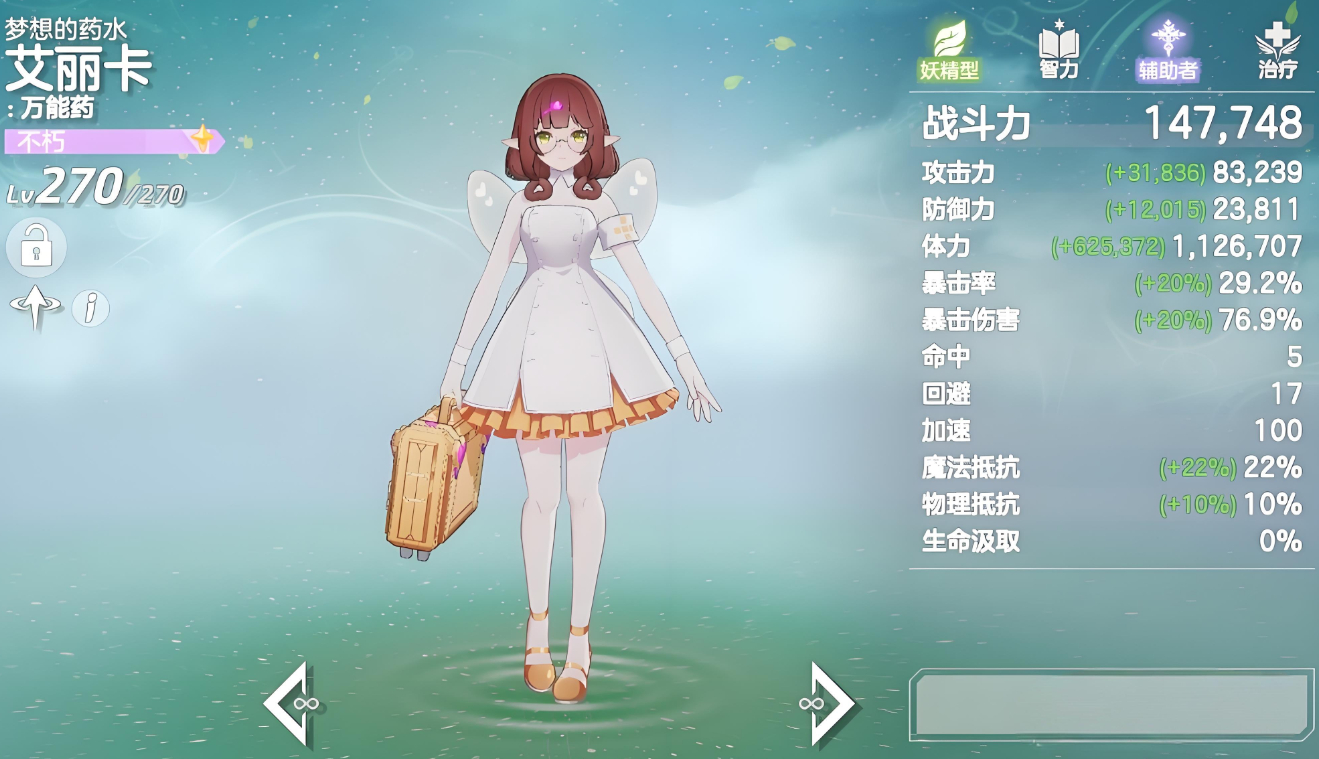
Task: Select the 治疗 healing role icon
Action: coord(1277,49)
